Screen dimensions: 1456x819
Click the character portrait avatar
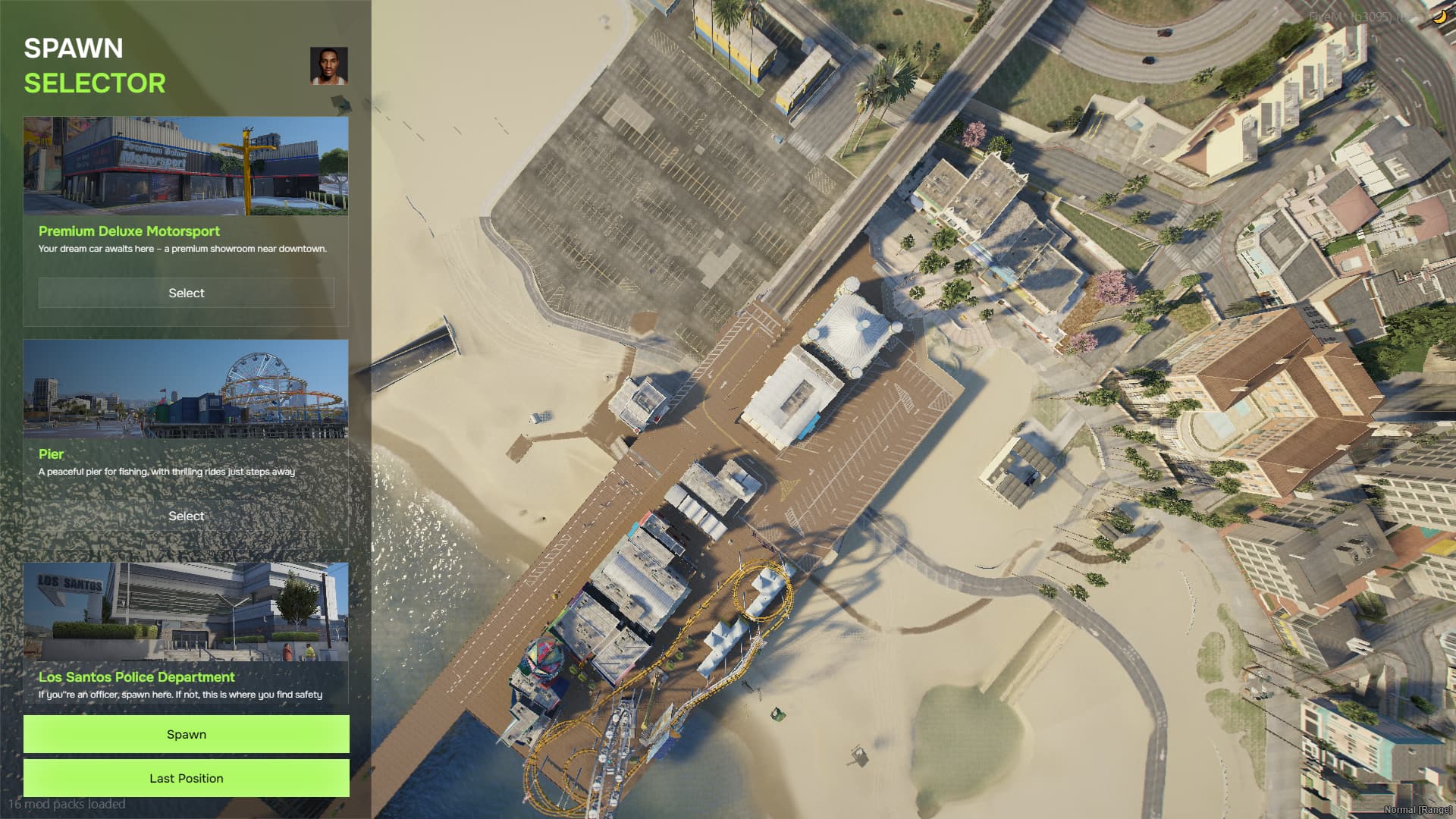(x=329, y=67)
